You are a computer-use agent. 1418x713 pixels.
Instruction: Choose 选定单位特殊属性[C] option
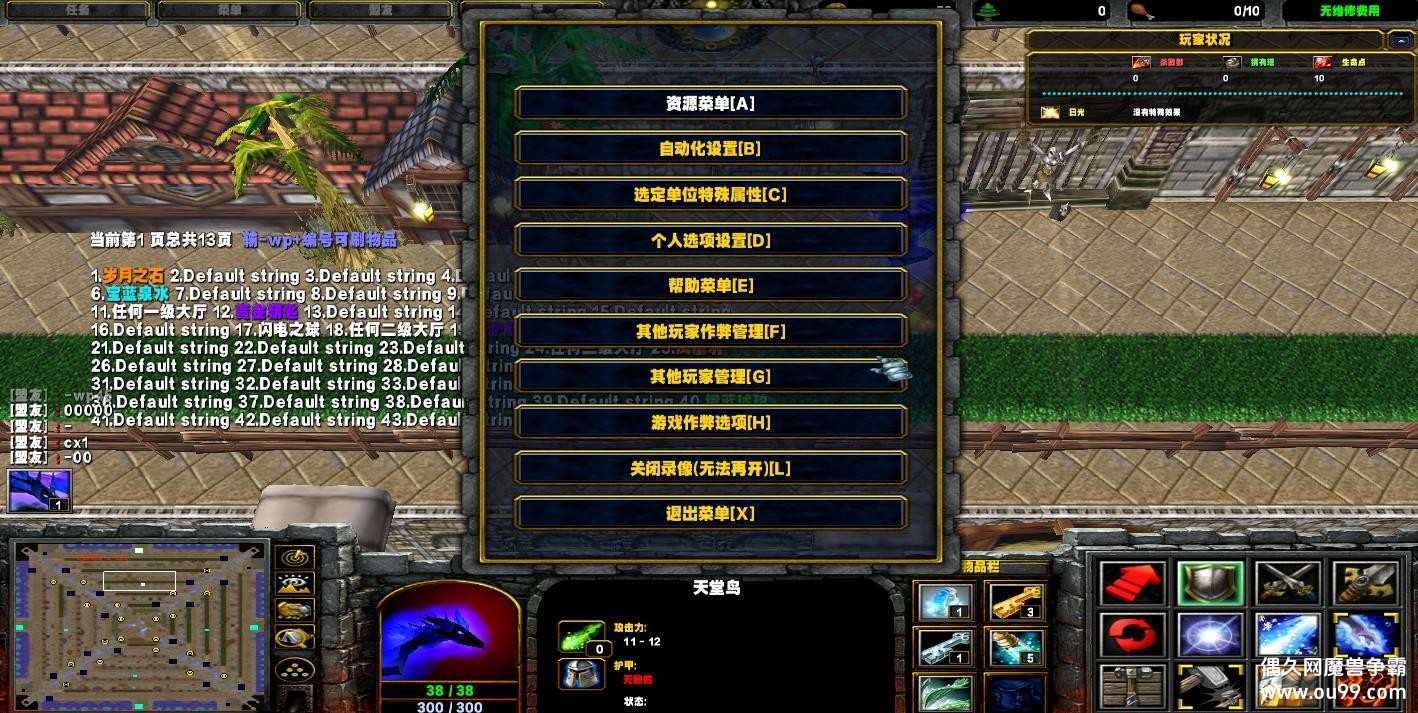coord(710,195)
